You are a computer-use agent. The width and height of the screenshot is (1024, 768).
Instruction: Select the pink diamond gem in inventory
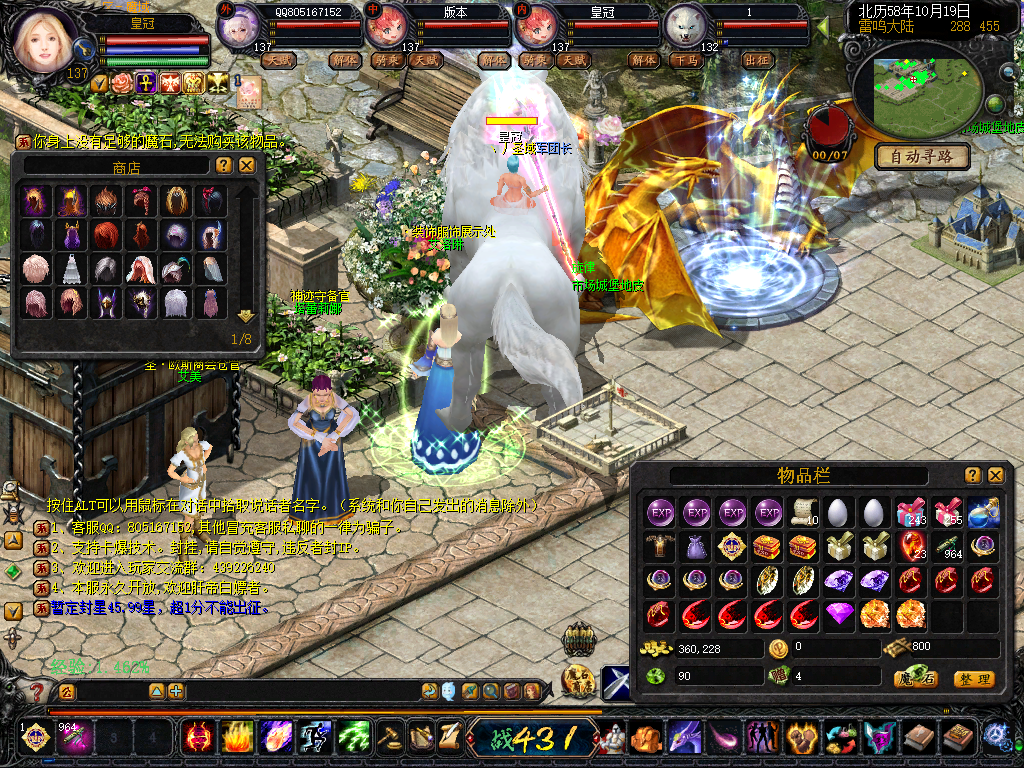point(840,614)
